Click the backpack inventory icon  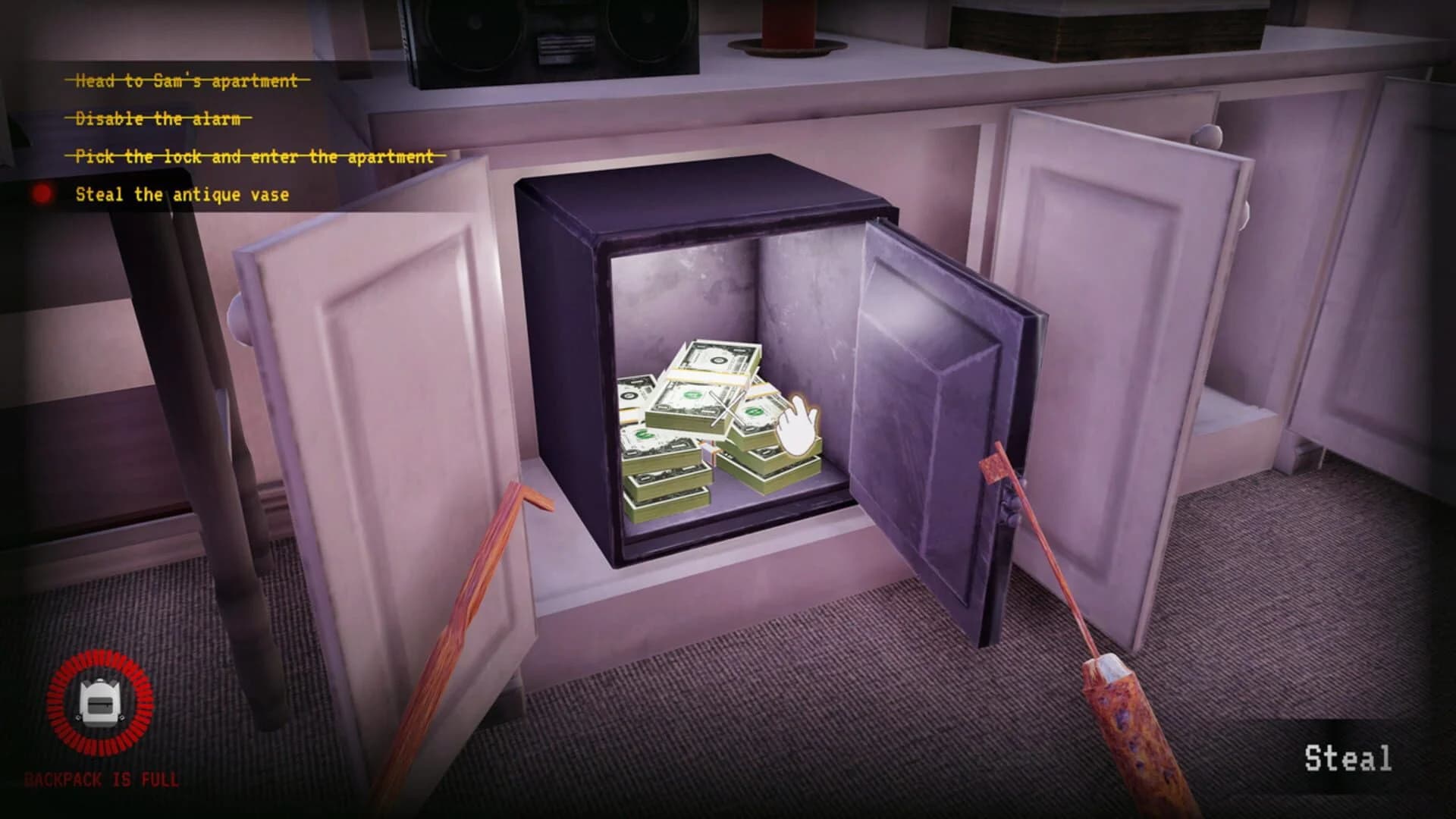point(97,701)
